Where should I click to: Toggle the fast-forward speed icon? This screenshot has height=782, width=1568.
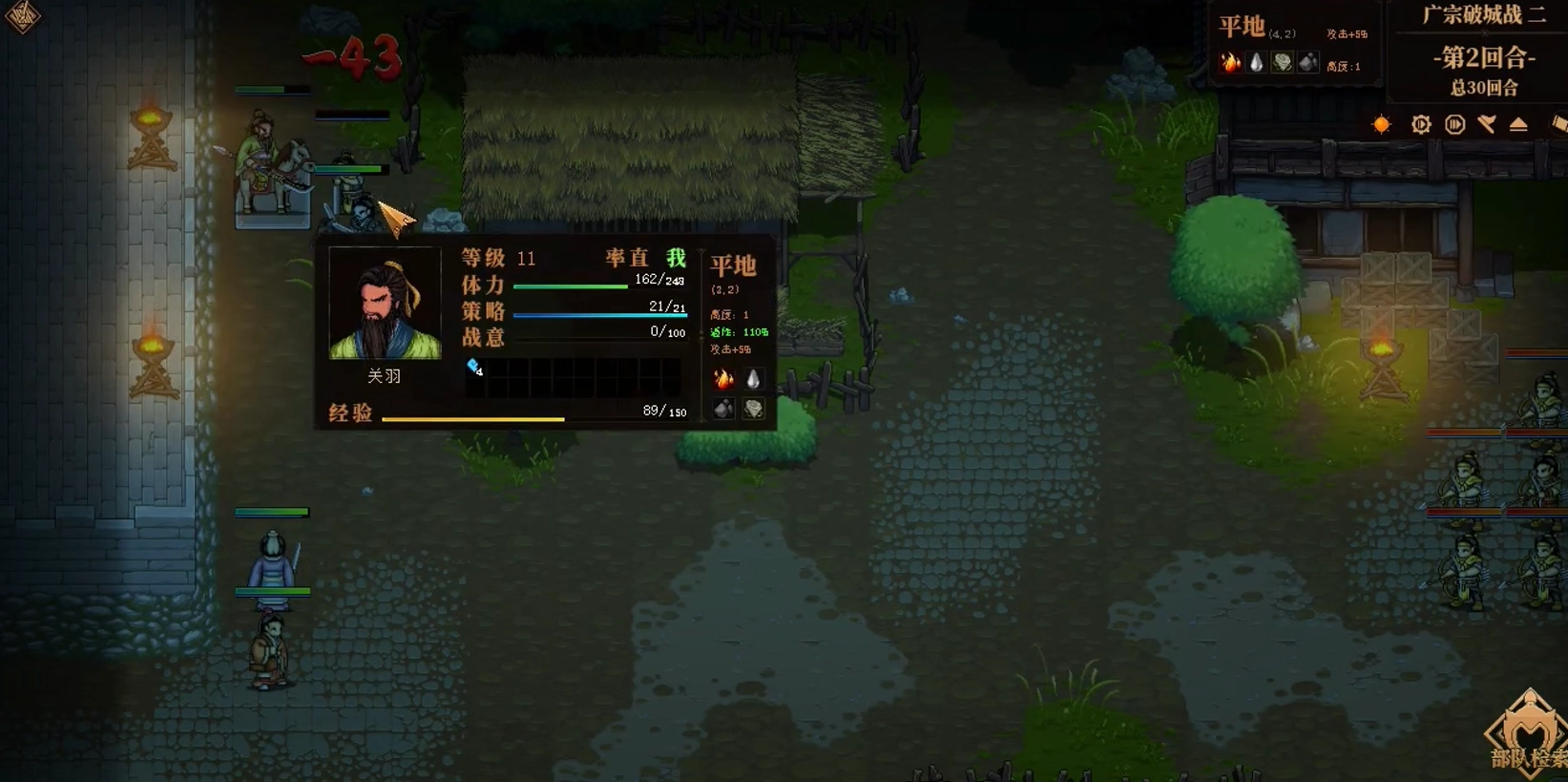[x=1454, y=124]
